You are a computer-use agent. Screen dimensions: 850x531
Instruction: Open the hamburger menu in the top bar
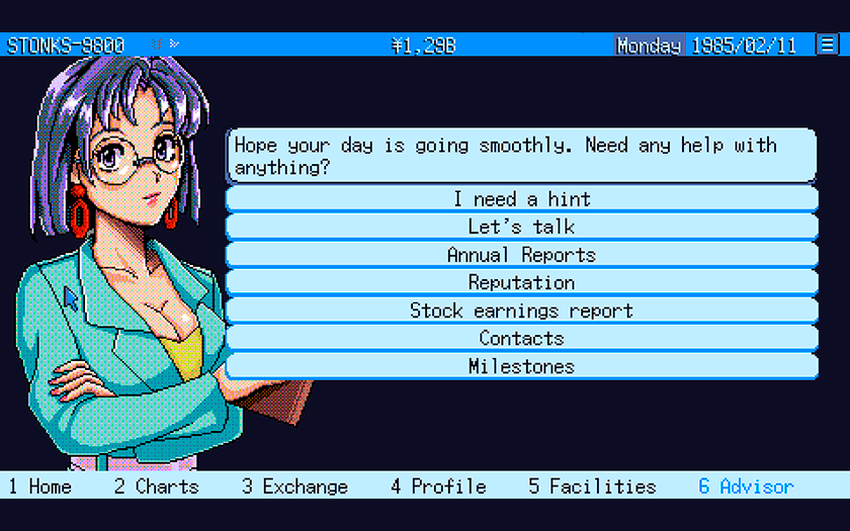coord(827,45)
